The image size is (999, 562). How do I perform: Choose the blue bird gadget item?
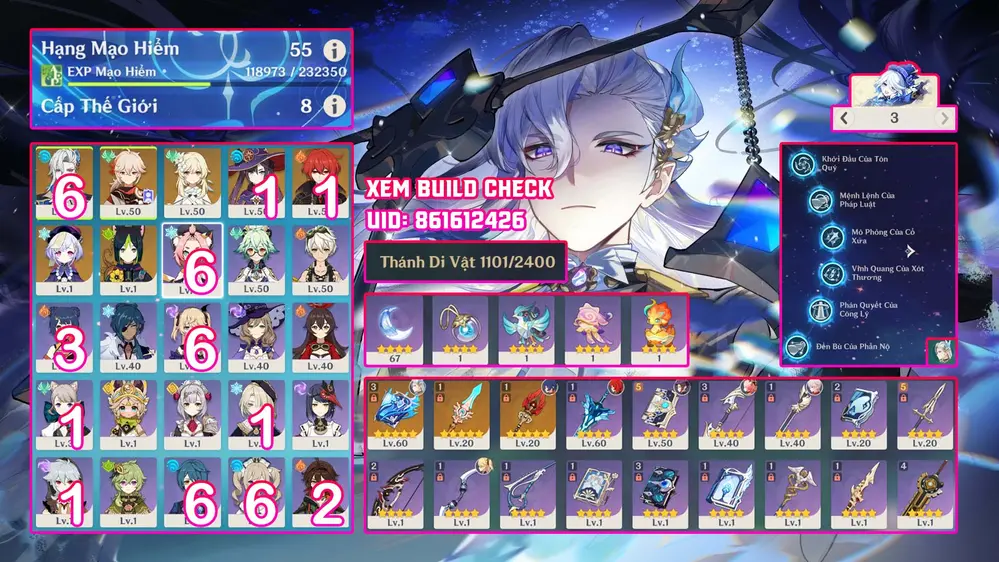click(527, 331)
